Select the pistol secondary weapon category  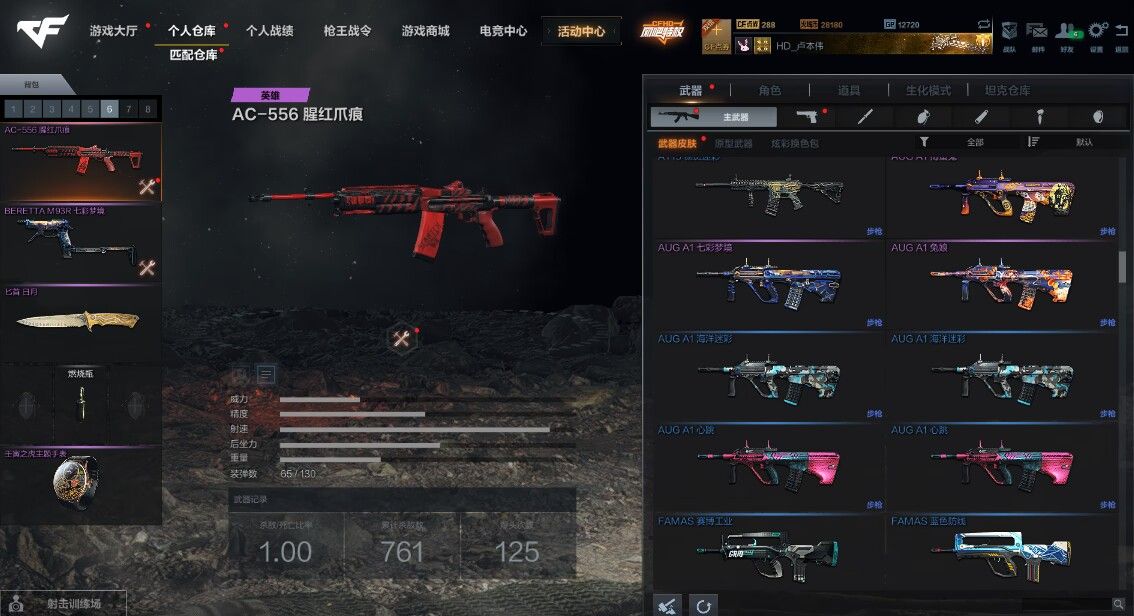pyautogui.click(x=807, y=117)
